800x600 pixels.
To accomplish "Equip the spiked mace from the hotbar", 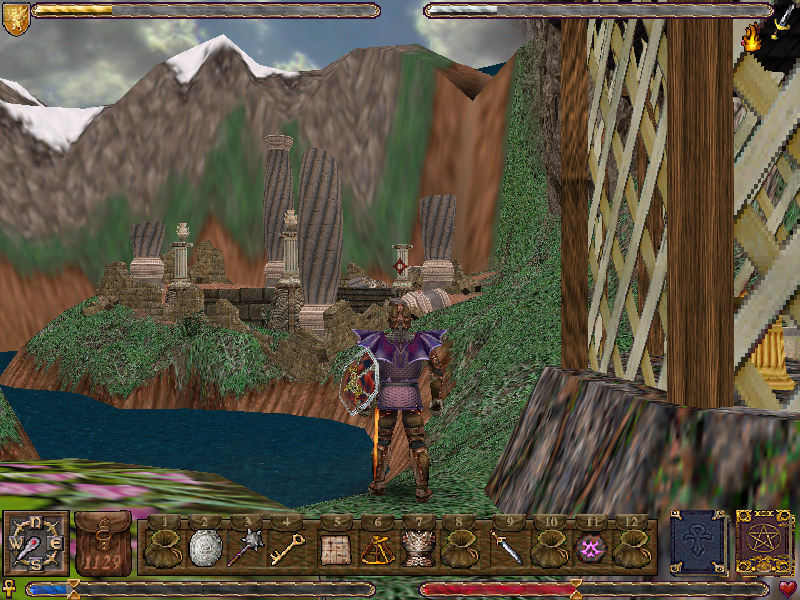I will click(245, 548).
